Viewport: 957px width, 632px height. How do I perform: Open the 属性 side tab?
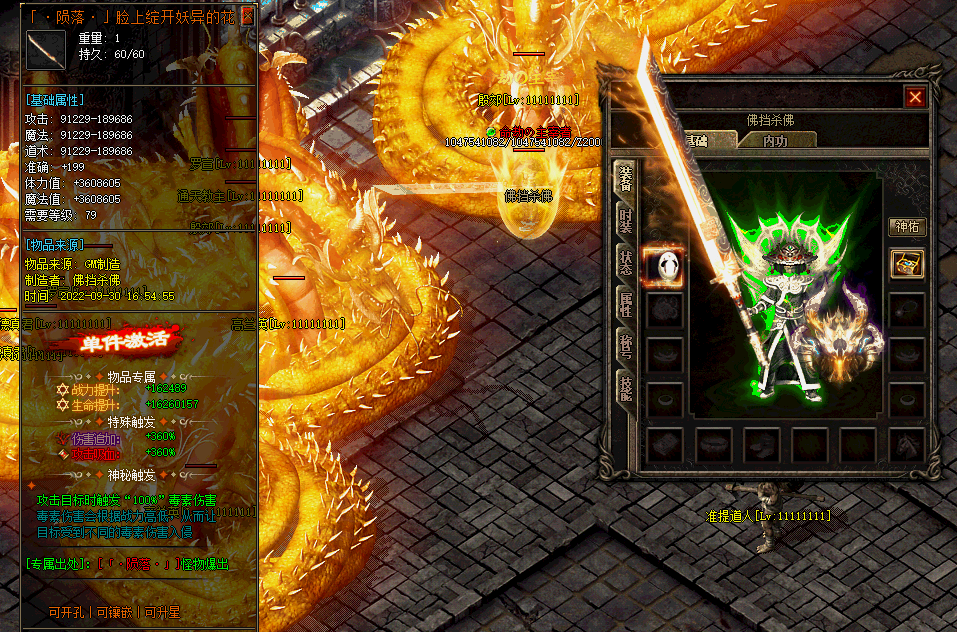tap(626, 307)
